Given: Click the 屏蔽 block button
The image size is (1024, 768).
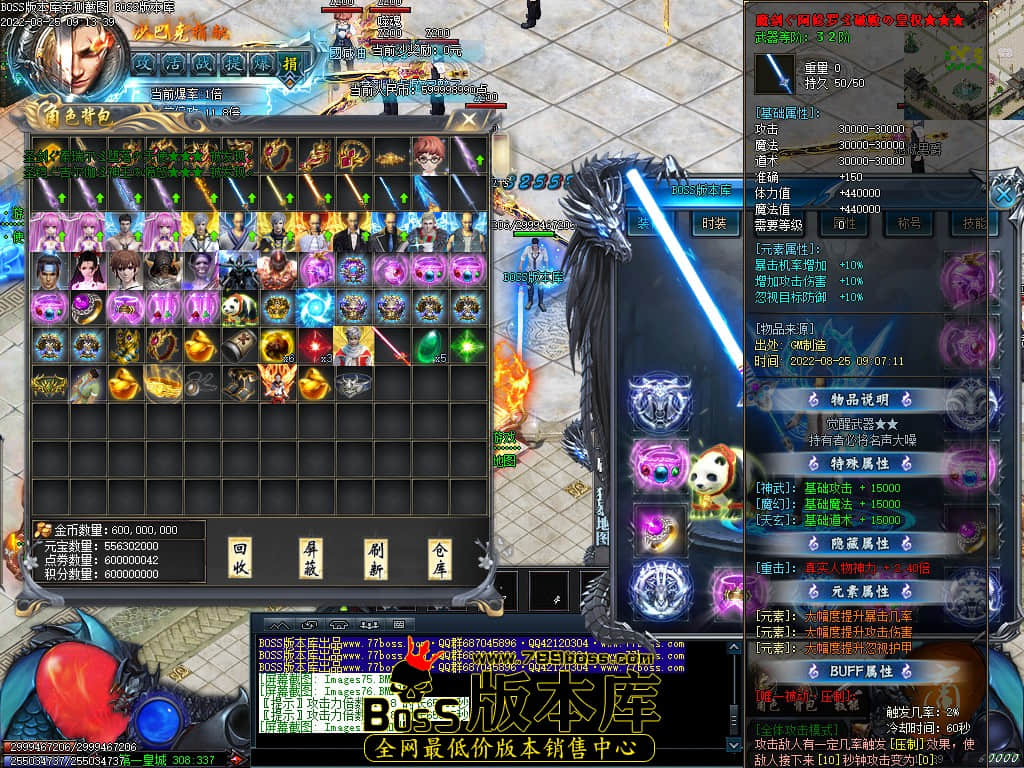Looking at the screenshot, I should pyautogui.click(x=311, y=559).
